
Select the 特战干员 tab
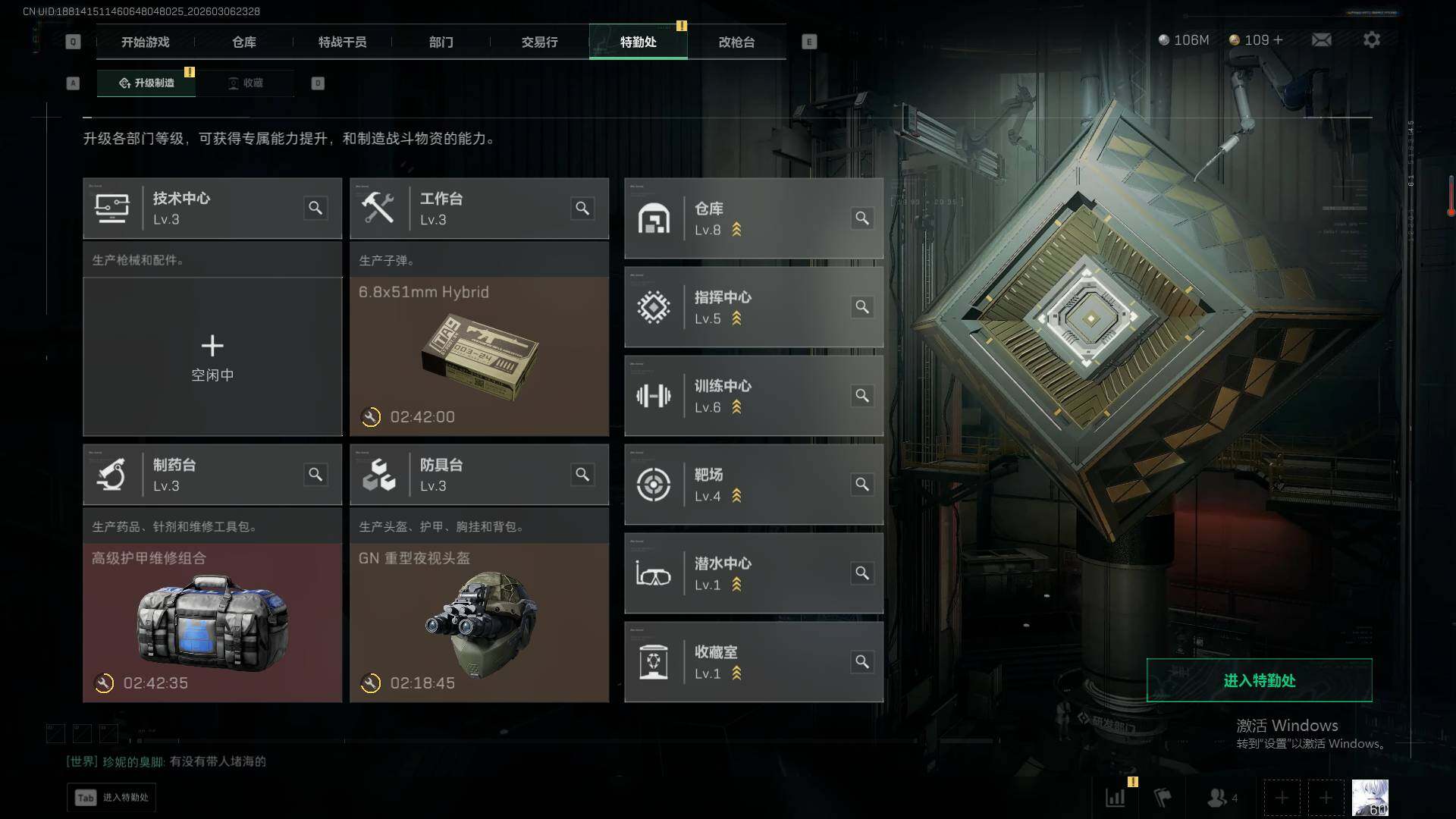tap(342, 42)
